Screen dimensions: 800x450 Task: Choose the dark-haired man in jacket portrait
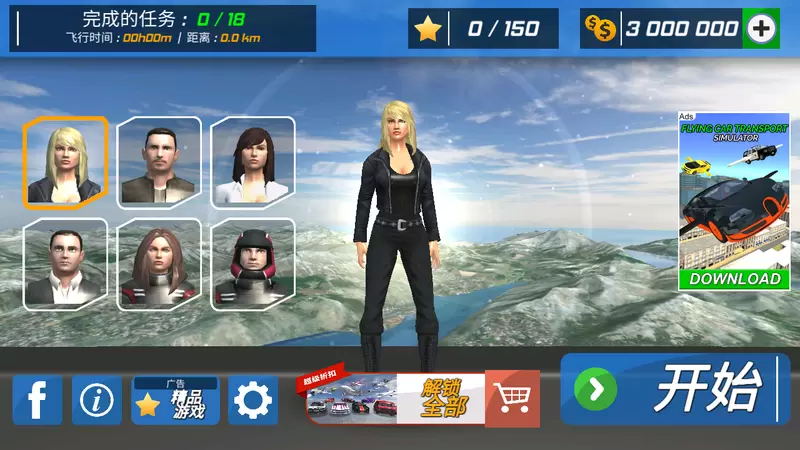pyautogui.click(x=159, y=161)
